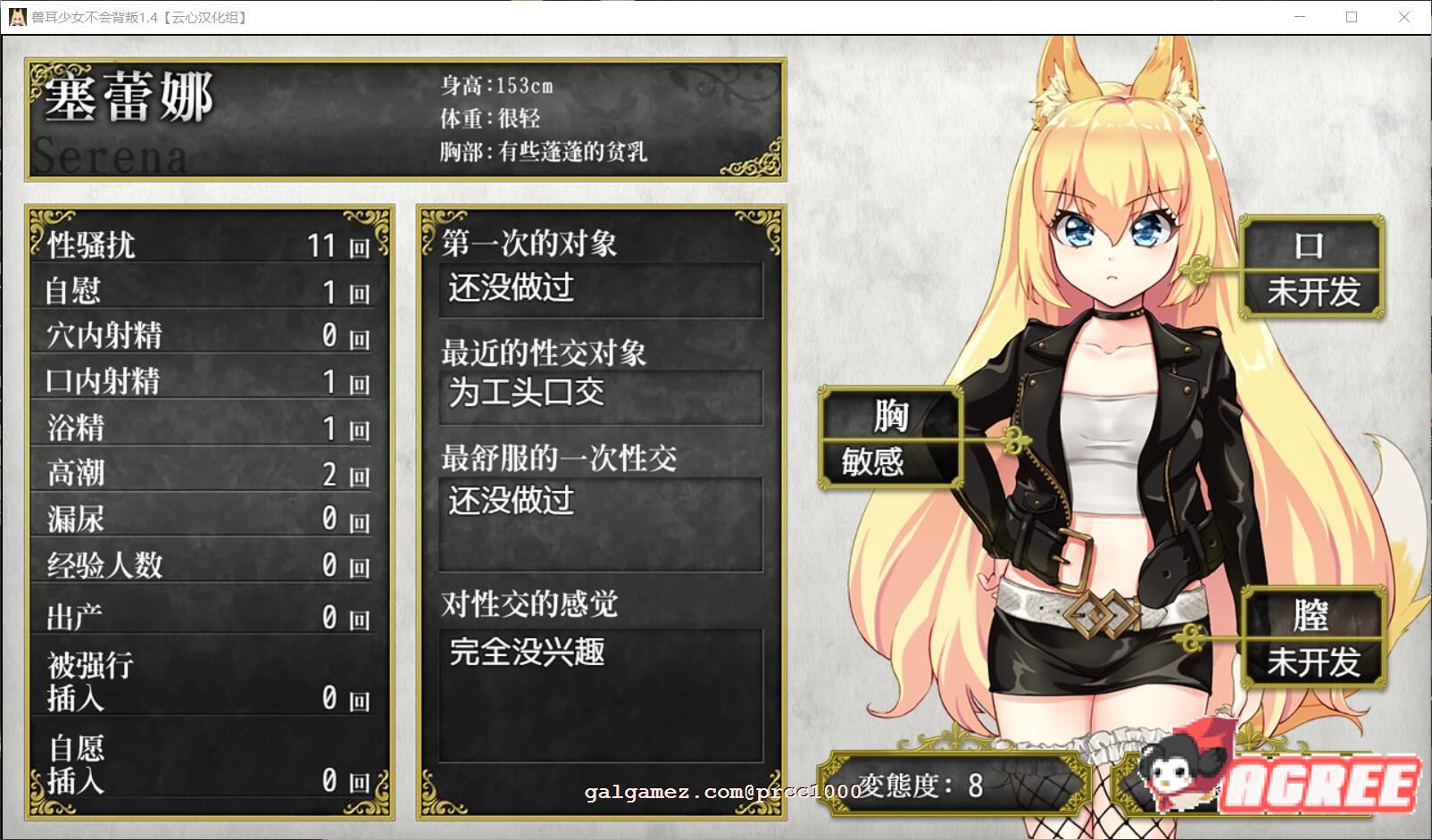Image resolution: width=1432 pixels, height=840 pixels.
Task: Expand the 第一次的对象 entry box
Action: coord(604,290)
